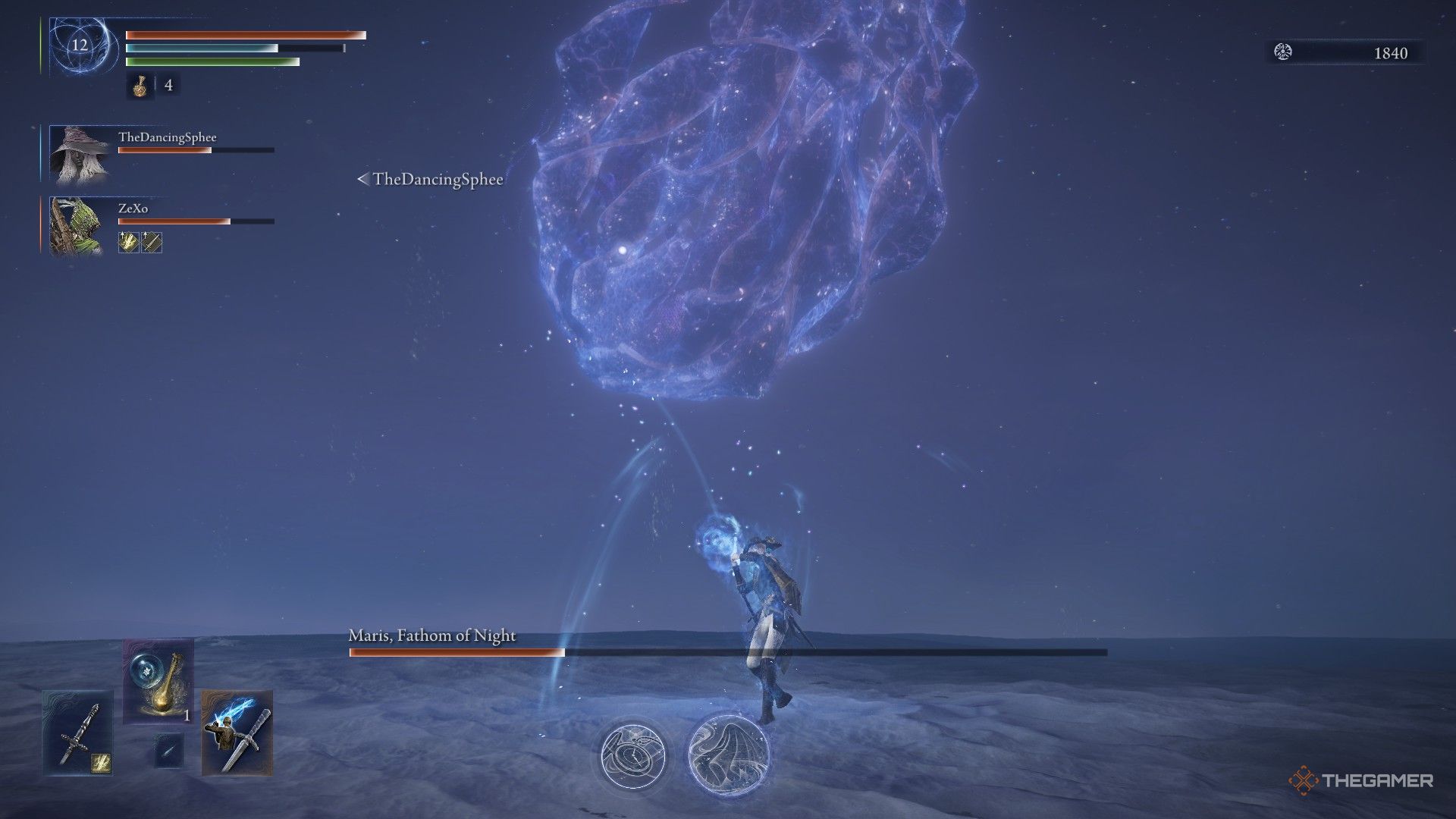The image size is (1456, 819).
Task: Click the level 12 status orb
Action: (78, 47)
